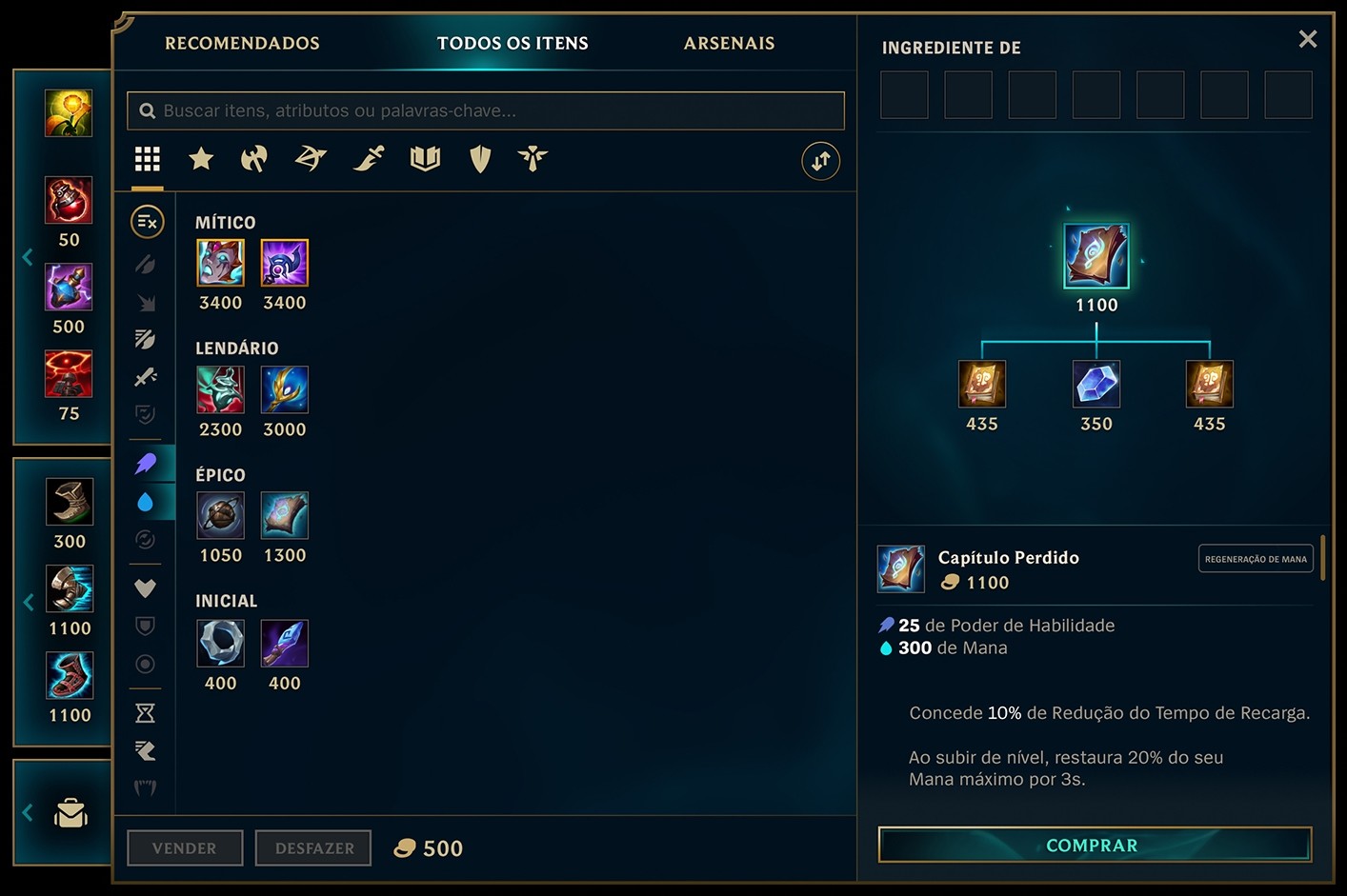Open the Mage book item category
The height and width of the screenshot is (896, 1347).
(x=425, y=159)
